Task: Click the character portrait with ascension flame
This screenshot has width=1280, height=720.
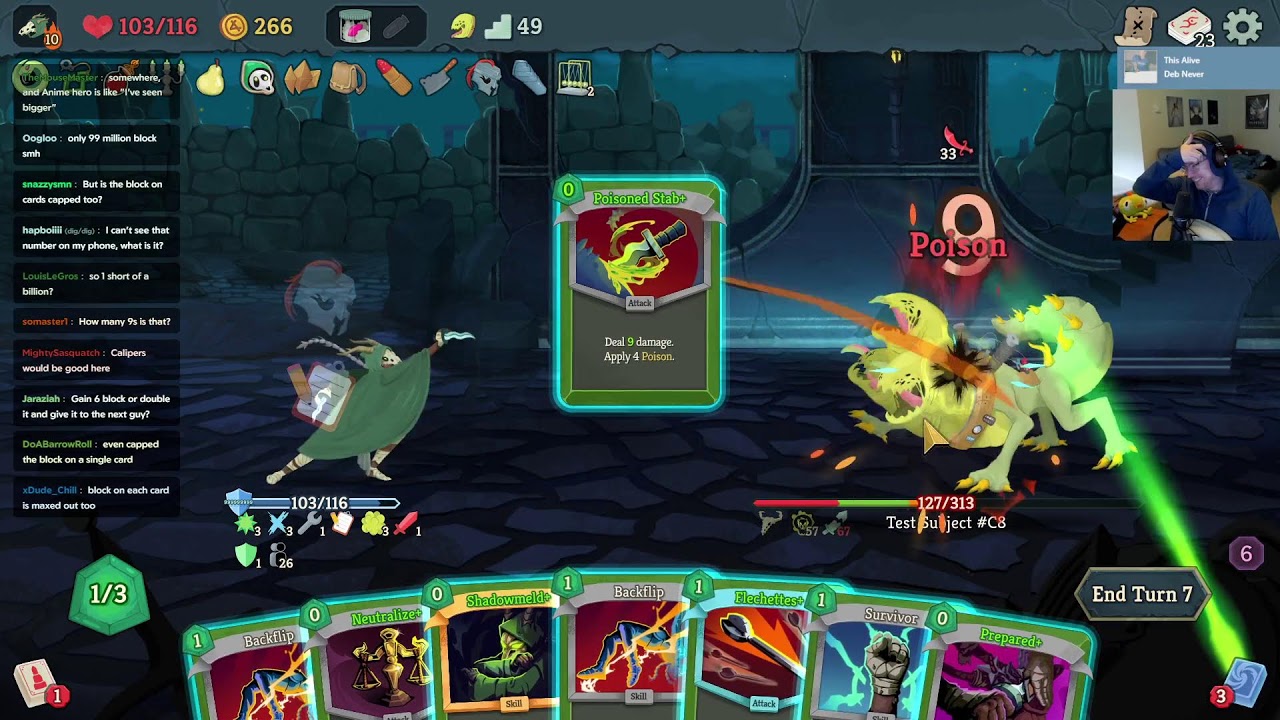Action: click(x=36, y=27)
